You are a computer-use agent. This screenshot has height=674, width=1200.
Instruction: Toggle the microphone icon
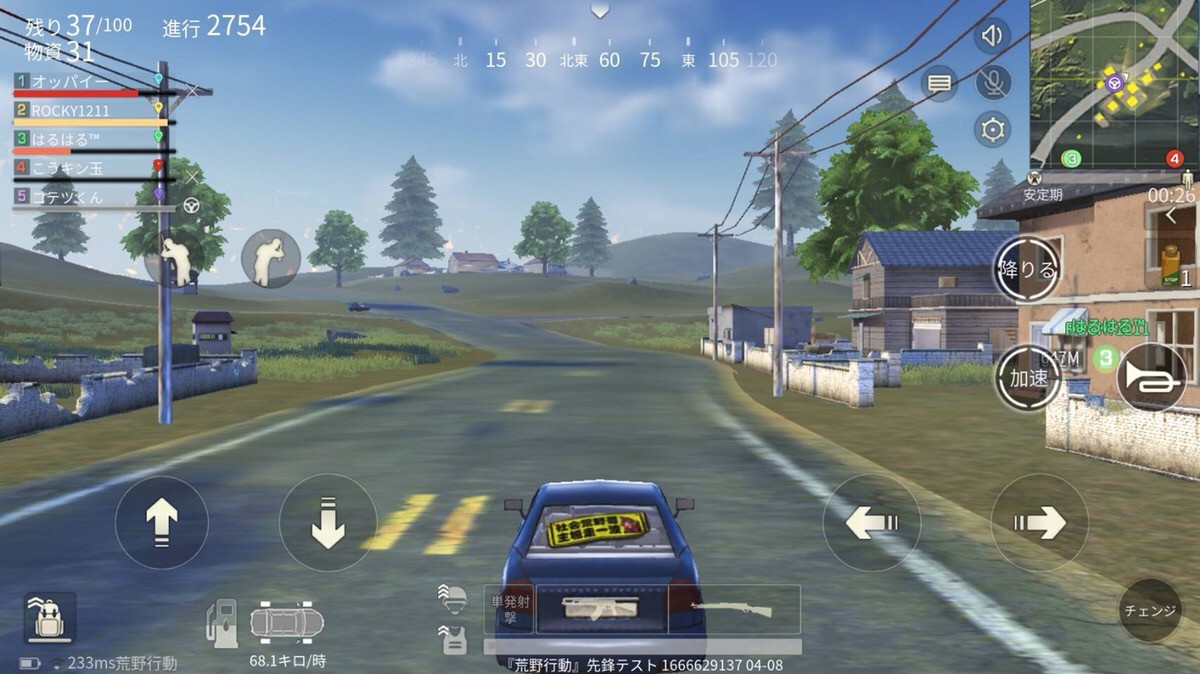click(x=993, y=83)
